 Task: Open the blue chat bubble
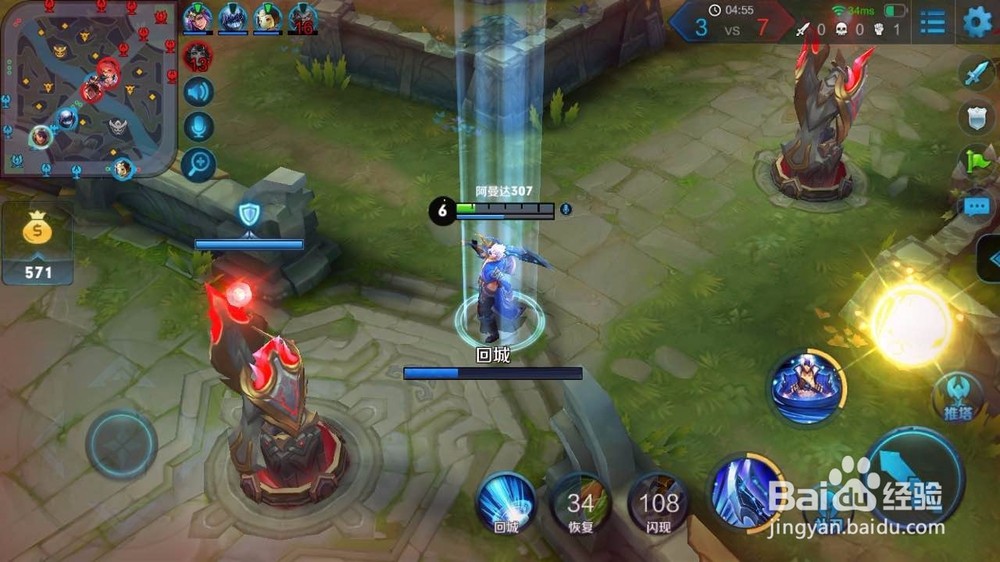tap(975, 207)
